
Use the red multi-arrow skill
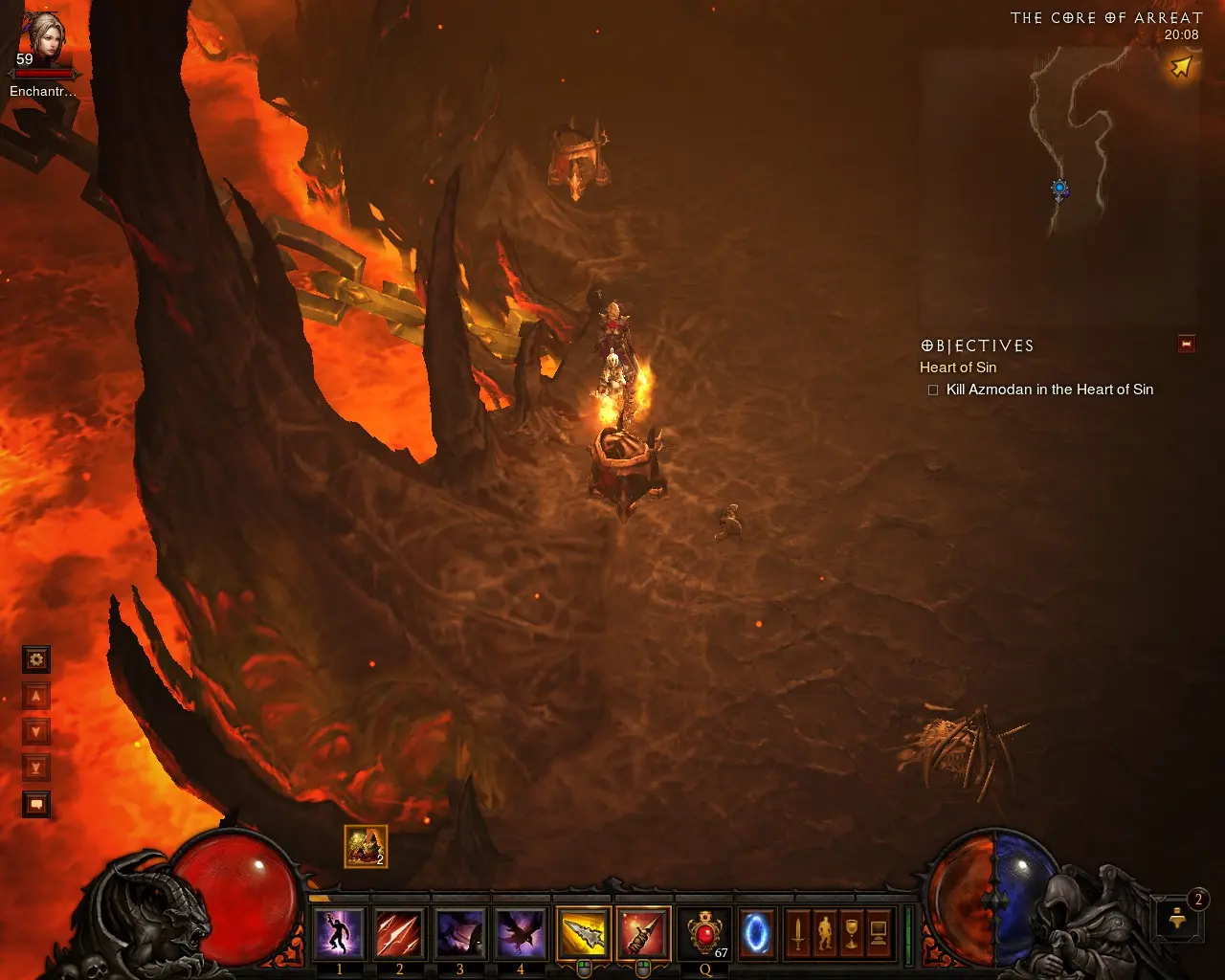[x=399, y=933]
